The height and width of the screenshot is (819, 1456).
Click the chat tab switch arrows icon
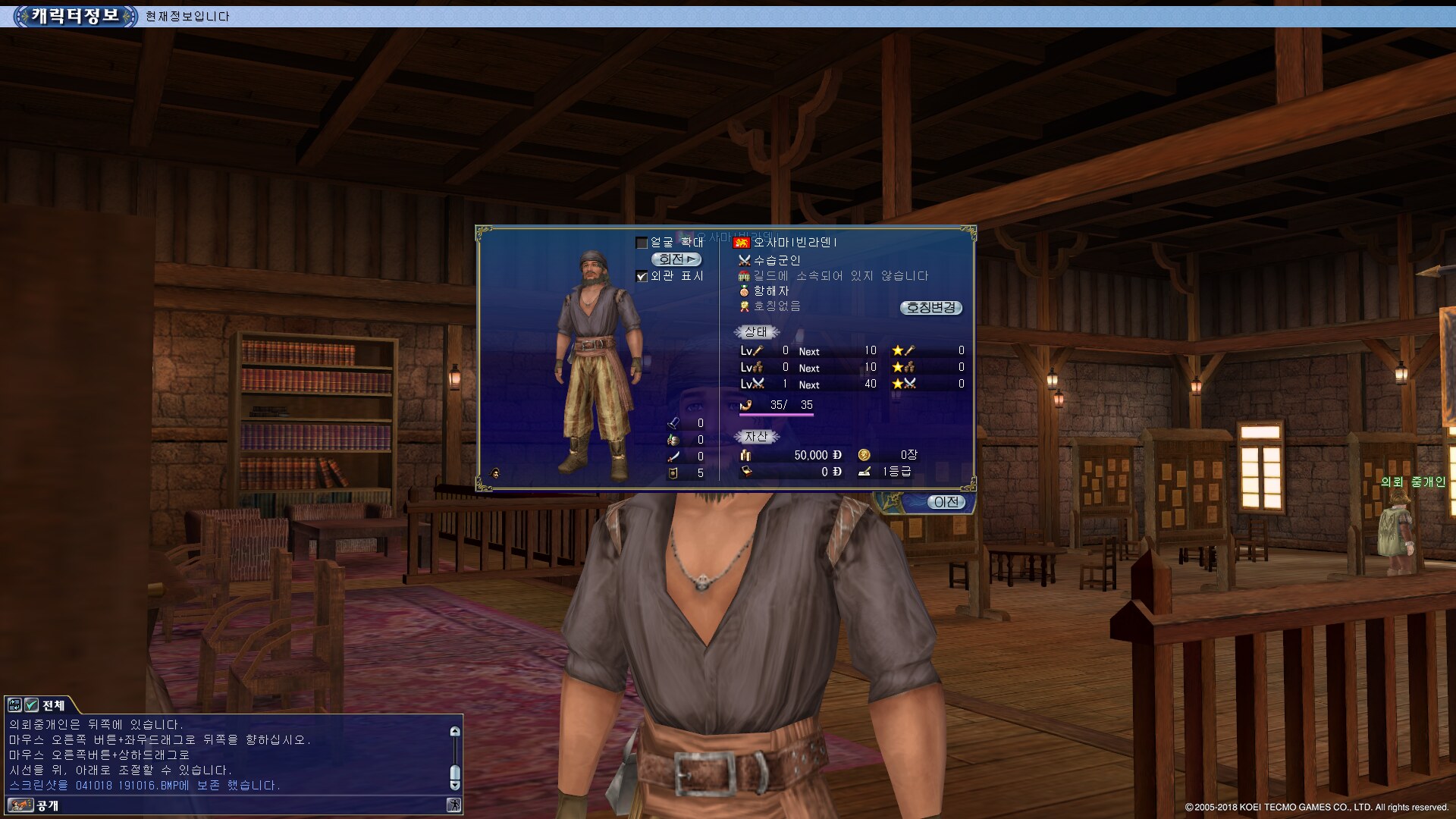click(x=14, y=705)
